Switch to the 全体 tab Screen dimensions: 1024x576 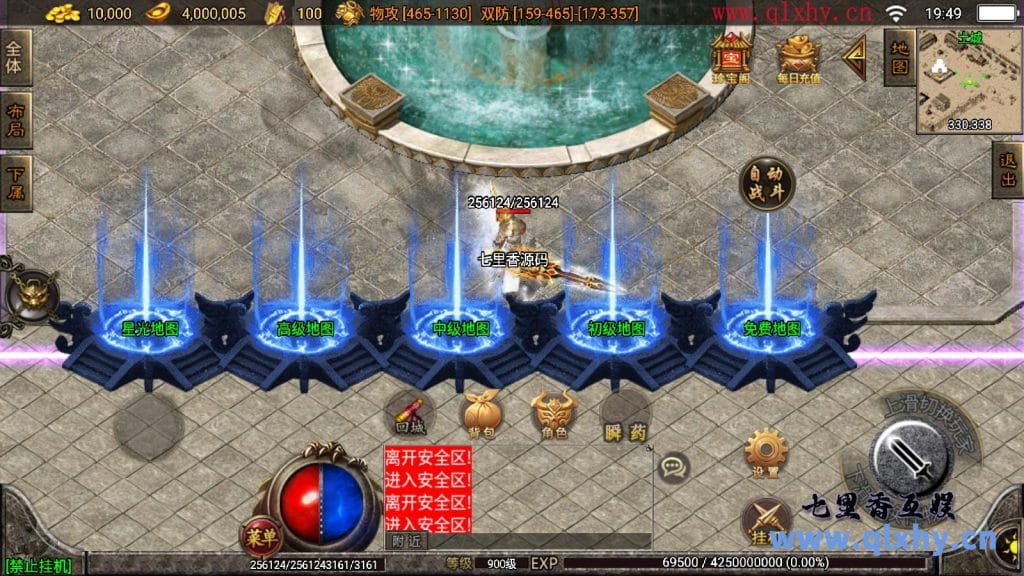point(16,57)
